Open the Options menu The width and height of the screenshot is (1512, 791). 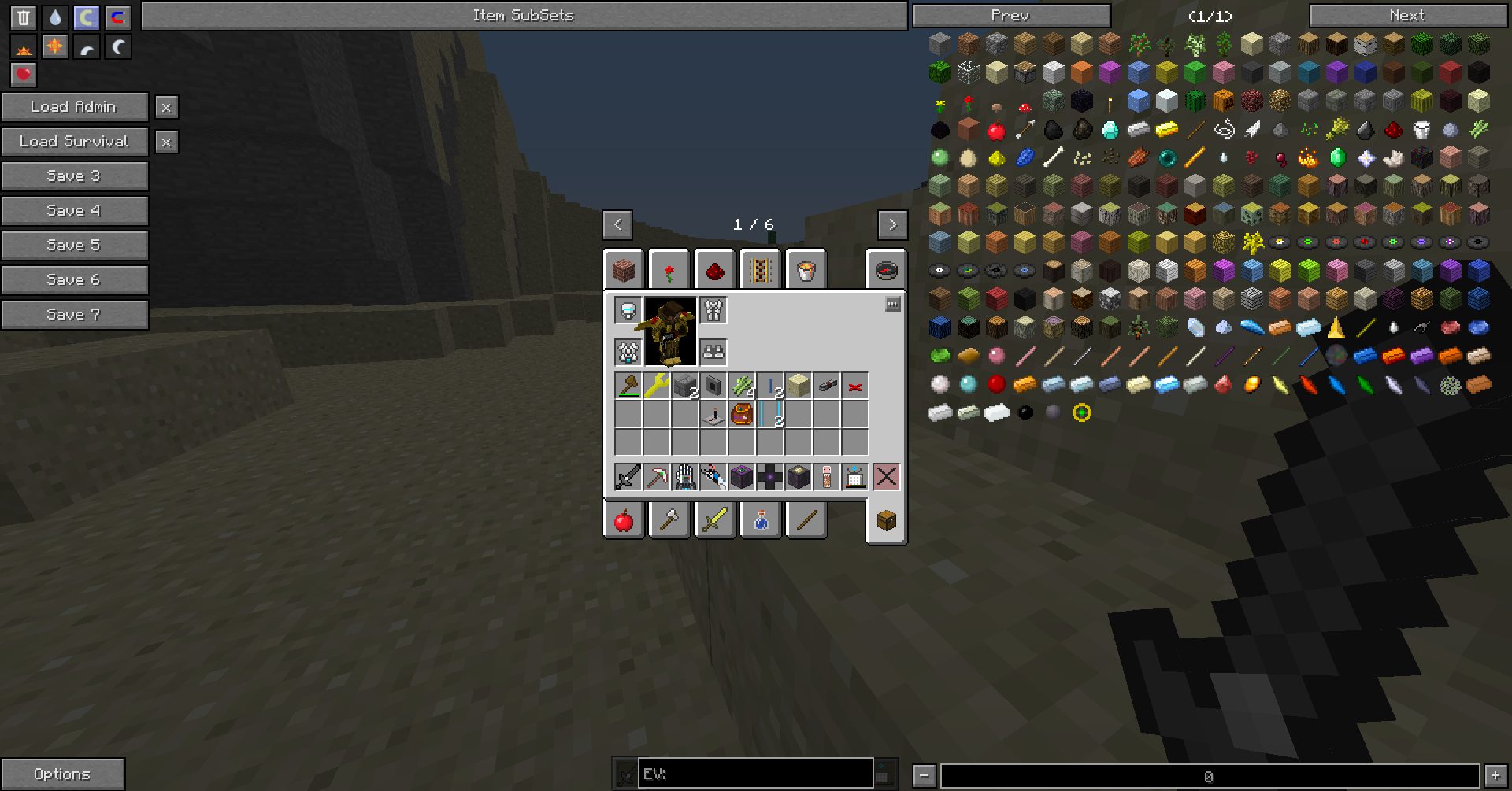(x=62, y=774)
